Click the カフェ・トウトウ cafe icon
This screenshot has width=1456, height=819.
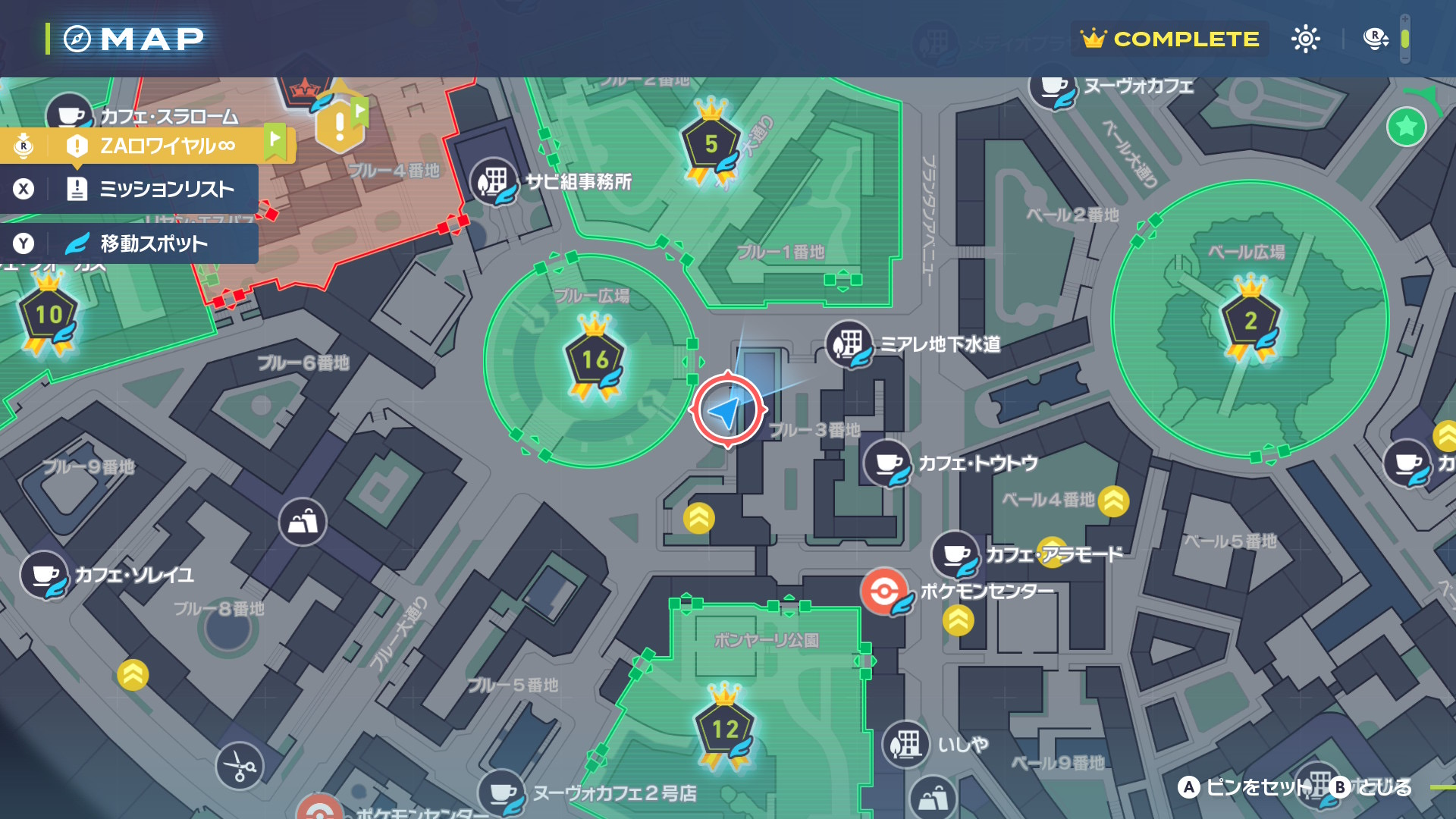point(887,463)
